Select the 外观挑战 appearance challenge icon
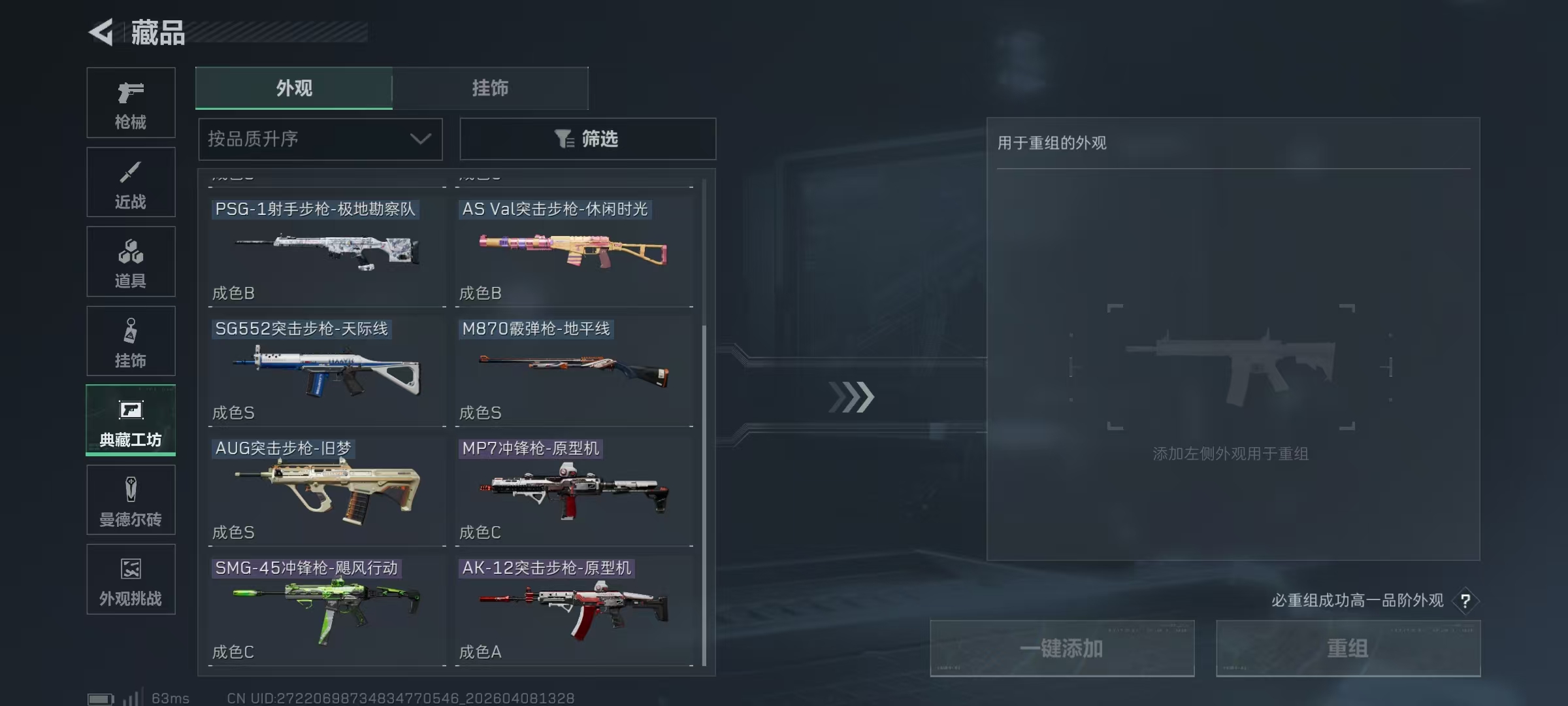This screenshot has width=1568, height=706. (x=131, y=580)
